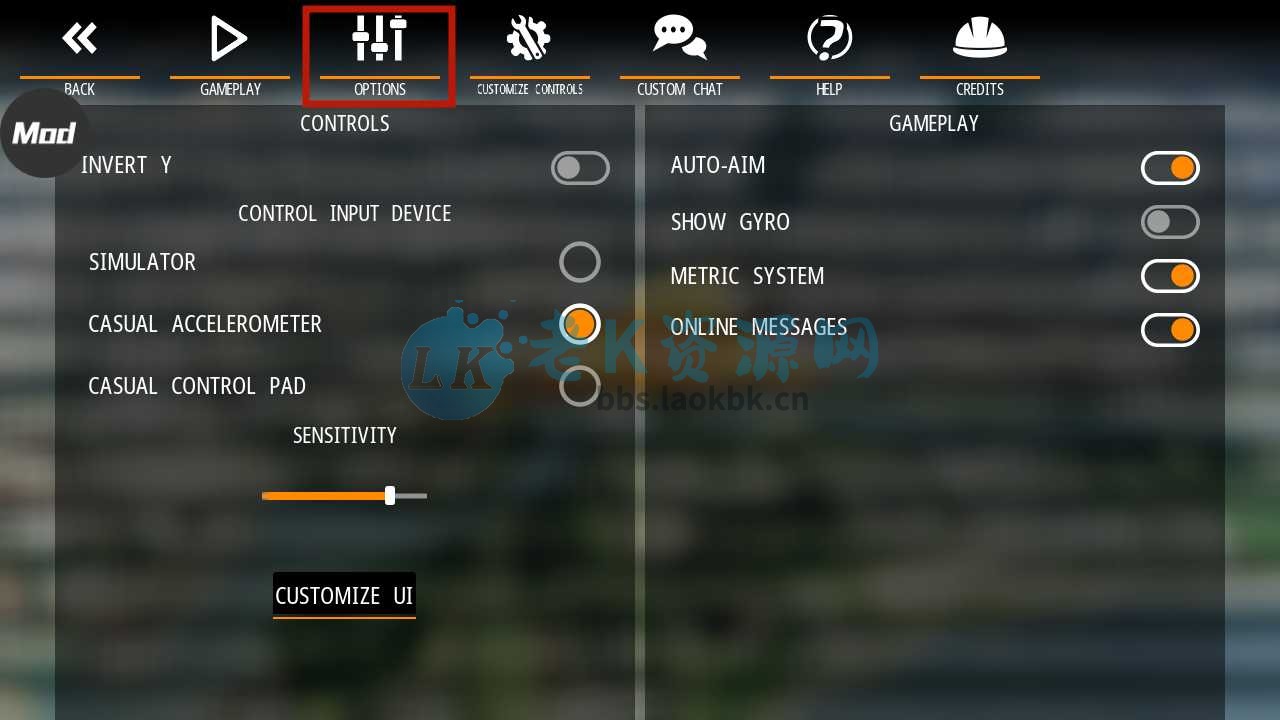Turn on Show Gyro
1280x720 pixels.
[x=1170, y=221]
